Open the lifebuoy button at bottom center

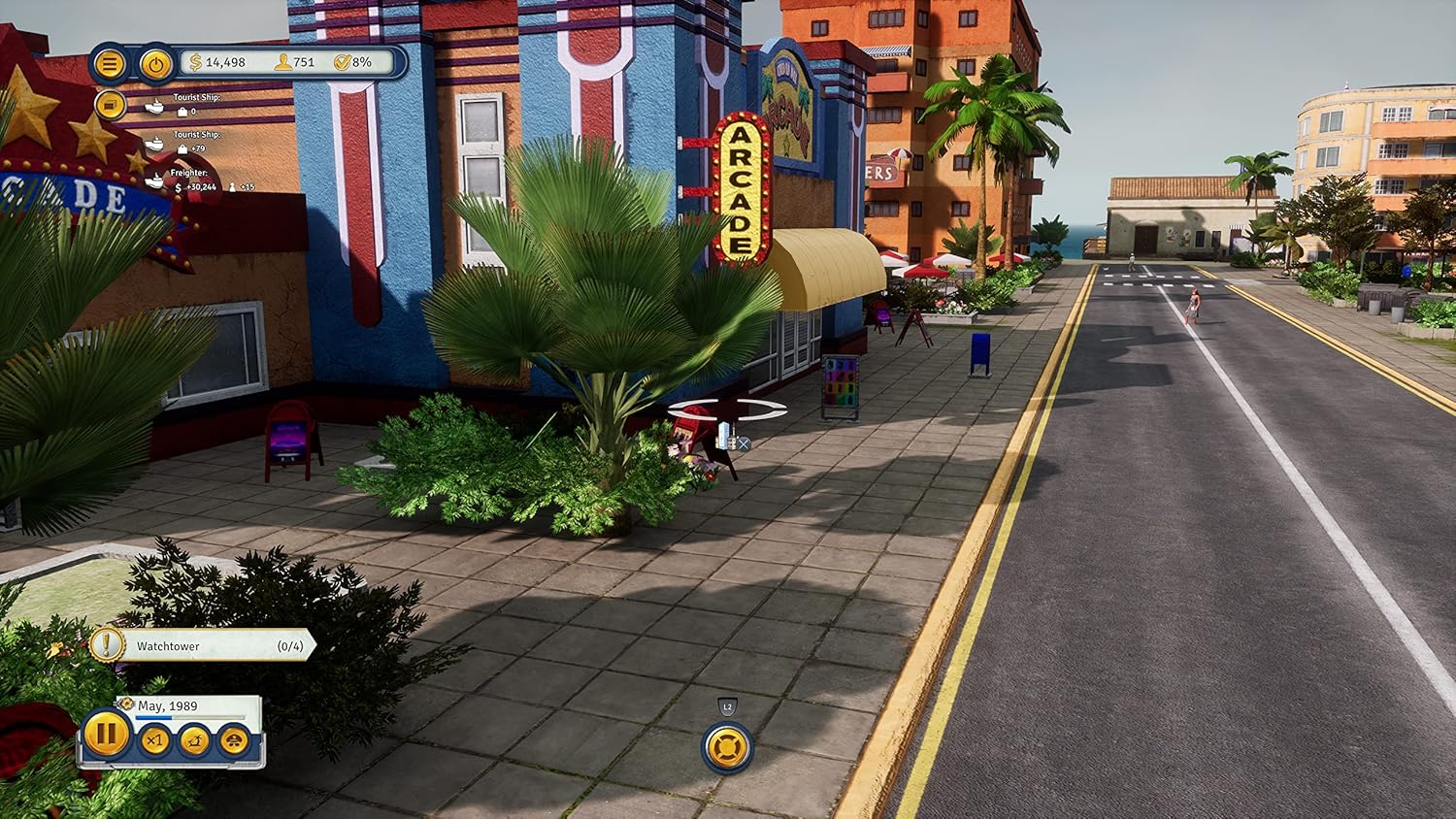pos(727,748)
